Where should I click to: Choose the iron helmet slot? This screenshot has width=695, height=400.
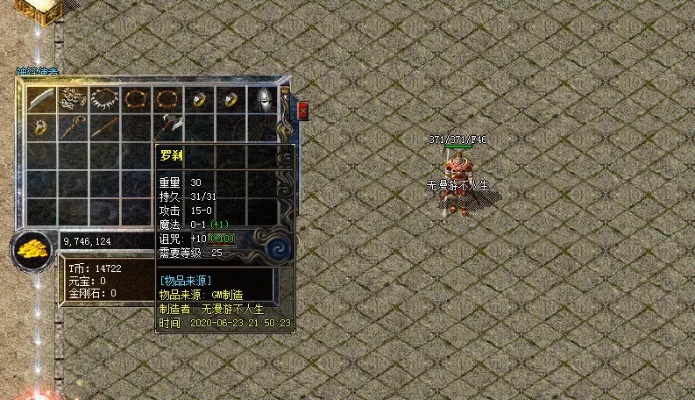tap(262, 100)
